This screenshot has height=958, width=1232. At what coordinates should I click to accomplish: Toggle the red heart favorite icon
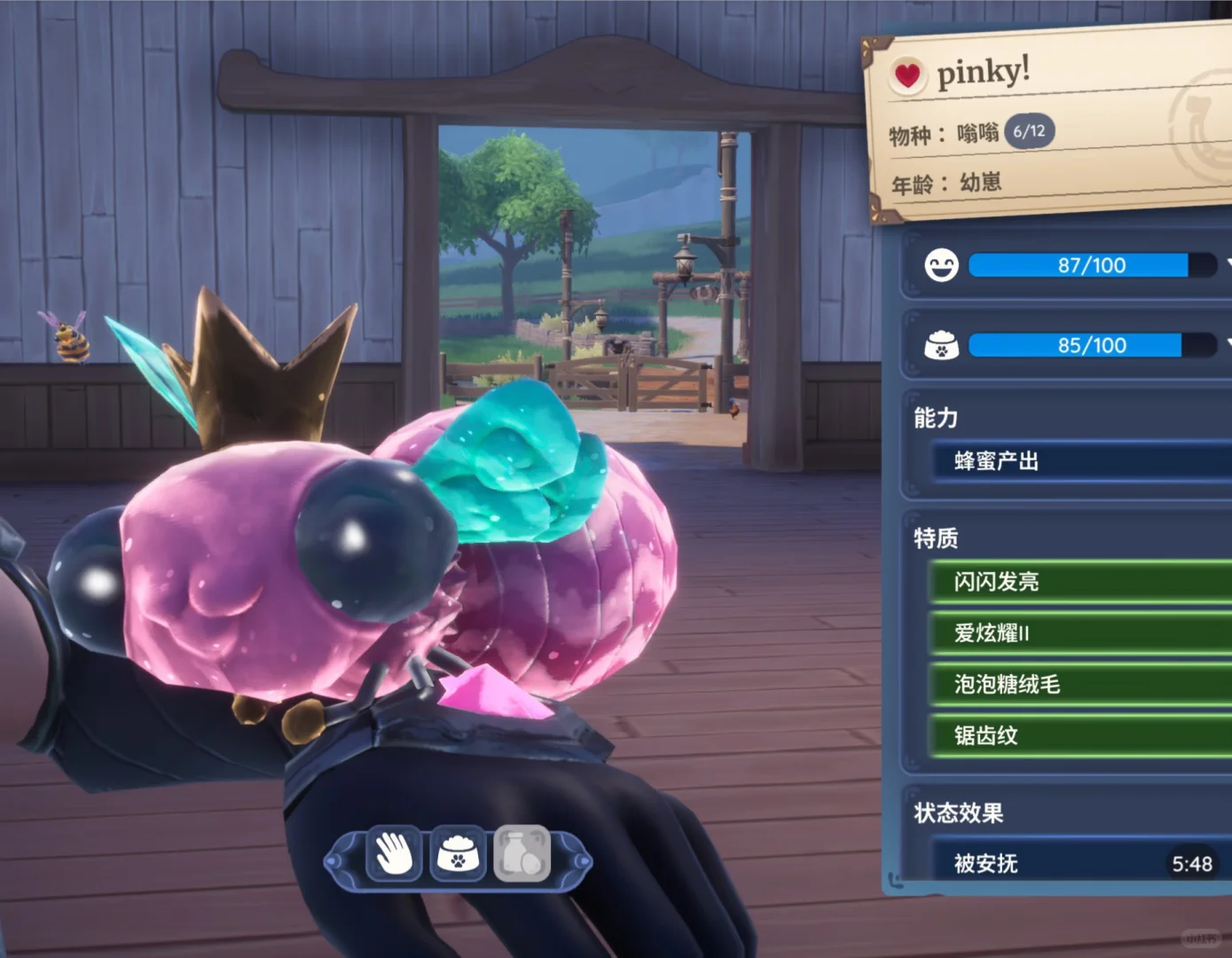[907, 76]
